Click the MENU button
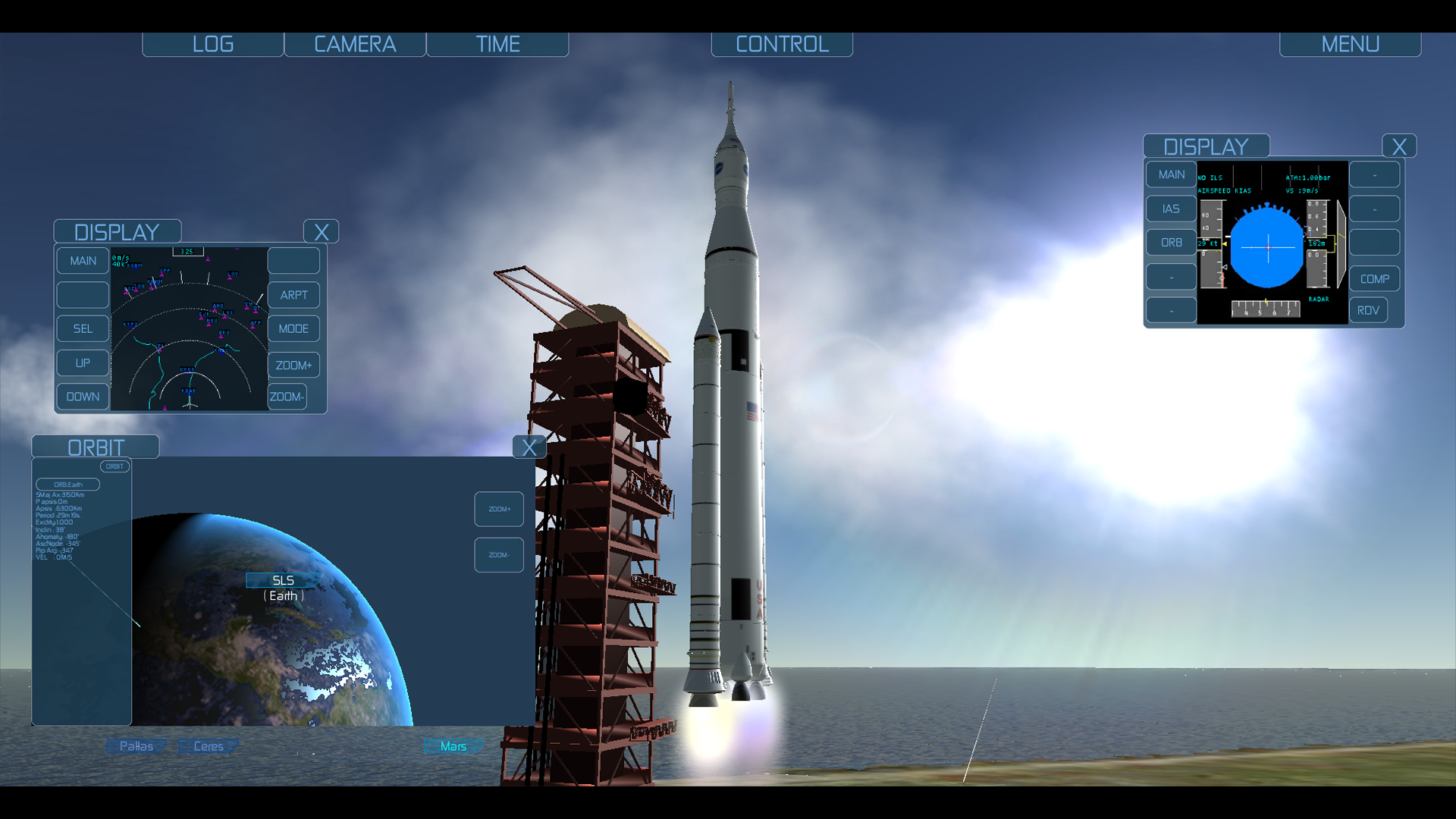This screenshot has height=819, width=1456. click(x=1350, y=44)
